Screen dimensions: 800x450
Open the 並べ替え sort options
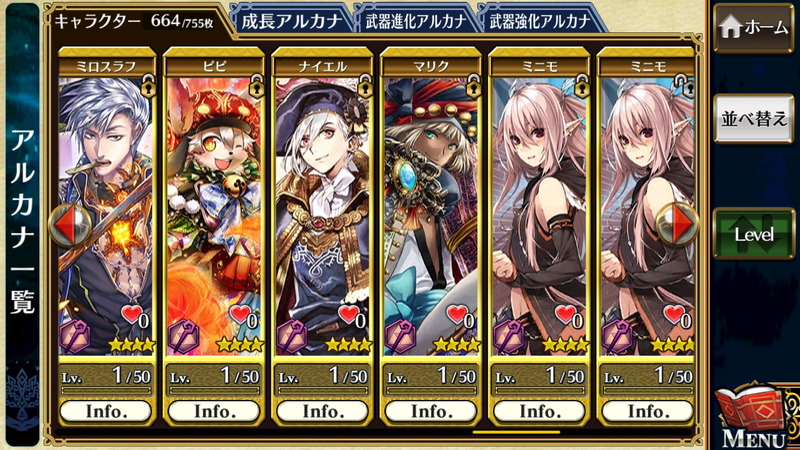(753, 118)
